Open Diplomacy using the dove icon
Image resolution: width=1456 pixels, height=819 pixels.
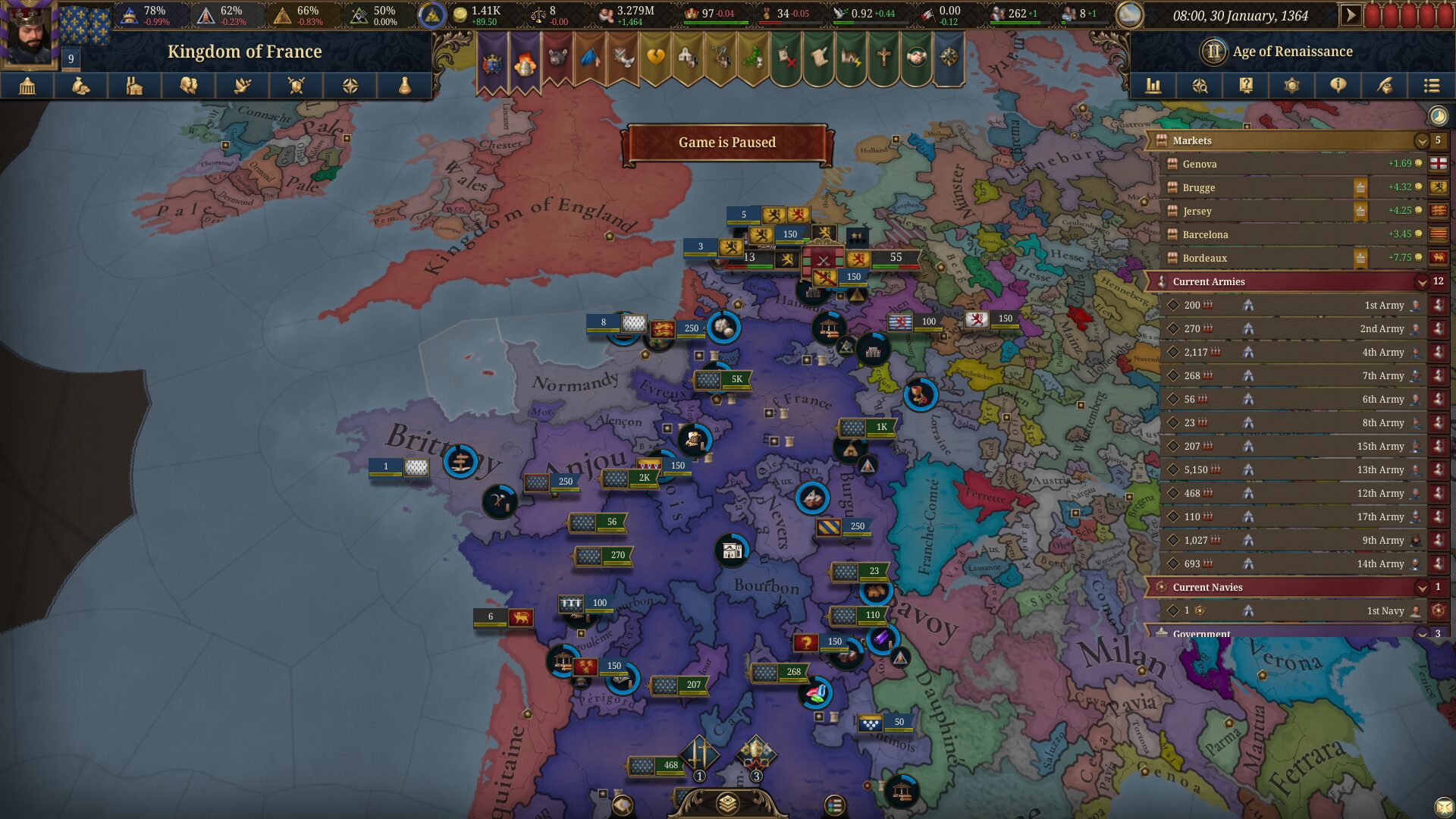click(243, 86)
